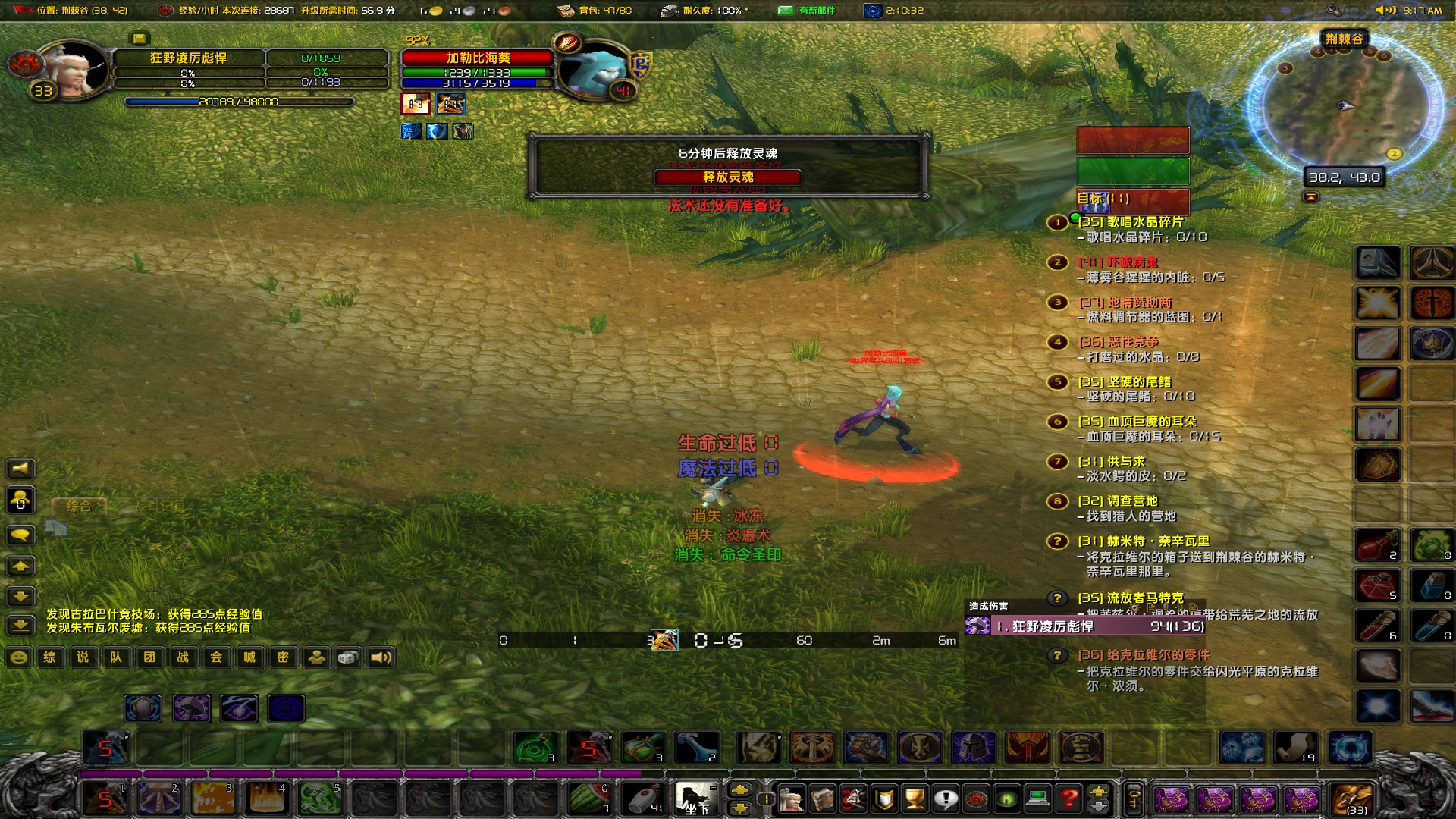1456x819 pixels.
Task: Use the scroll item with count 19
Action: [x=1295, y=748]
